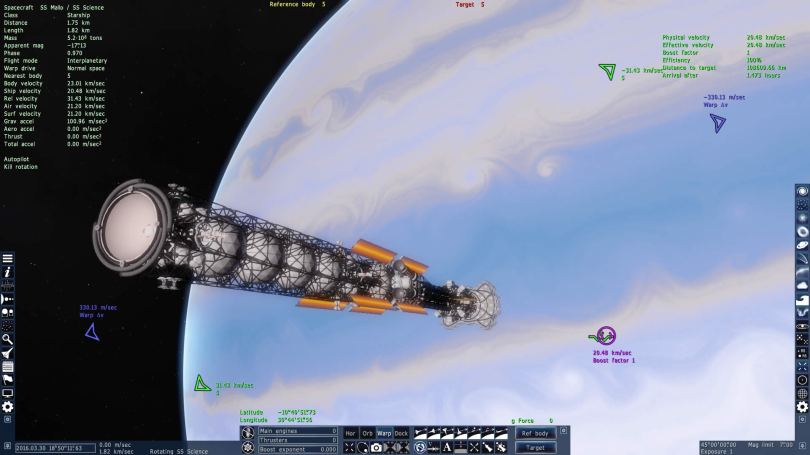Switch to Hor flight mode
Screen dimensions: 810x455
[350, 433]
